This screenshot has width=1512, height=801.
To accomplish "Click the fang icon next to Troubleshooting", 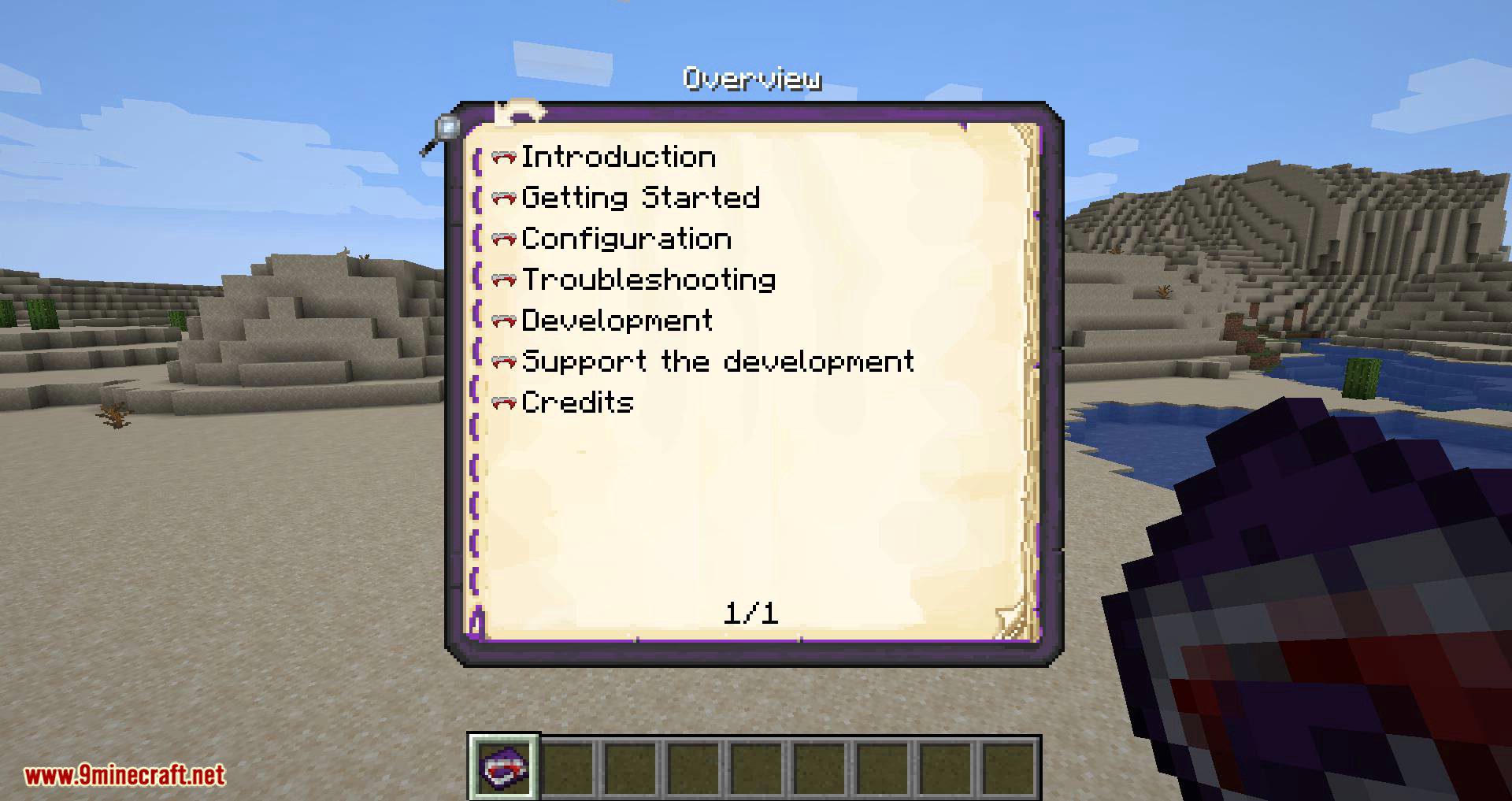I will click(502, 279).
